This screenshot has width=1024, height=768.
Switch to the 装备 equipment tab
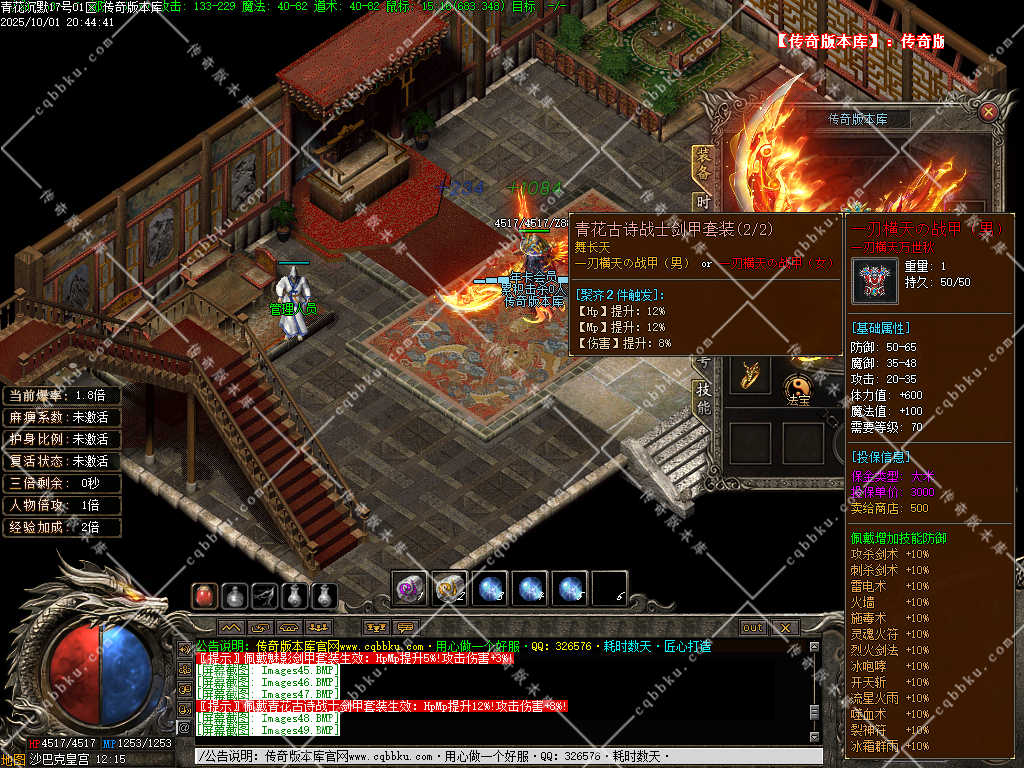[702, 164]
